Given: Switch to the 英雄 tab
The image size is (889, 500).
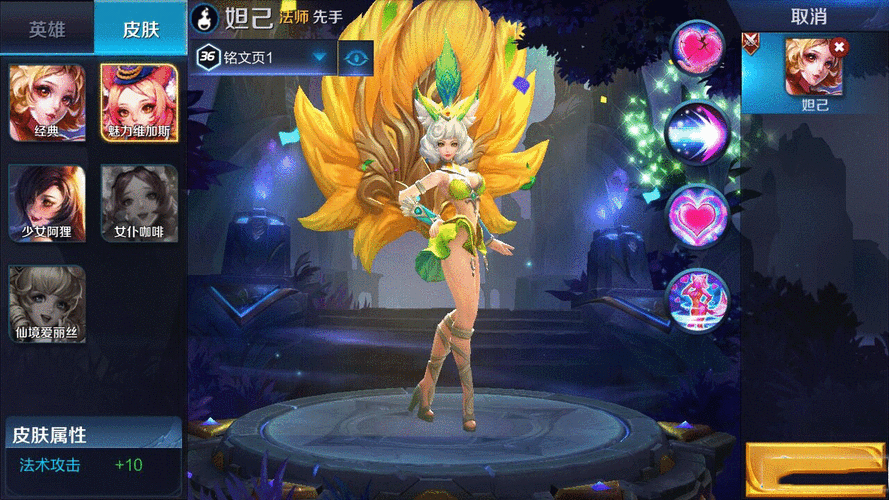Looking at the screenshot, I should [47, 28].
